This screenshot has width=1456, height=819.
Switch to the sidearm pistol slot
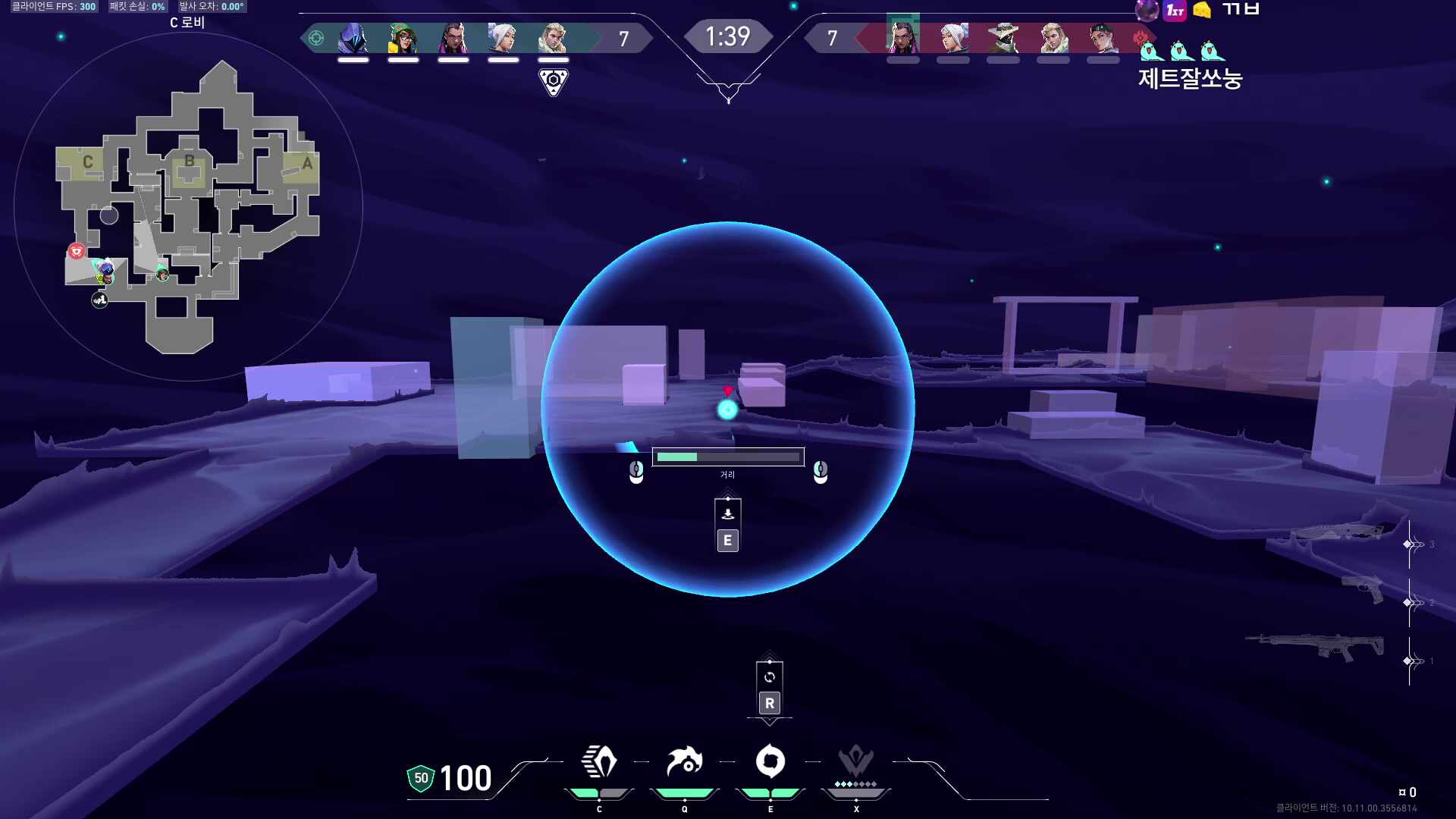pyautogui.click(x=1363, y=588)
